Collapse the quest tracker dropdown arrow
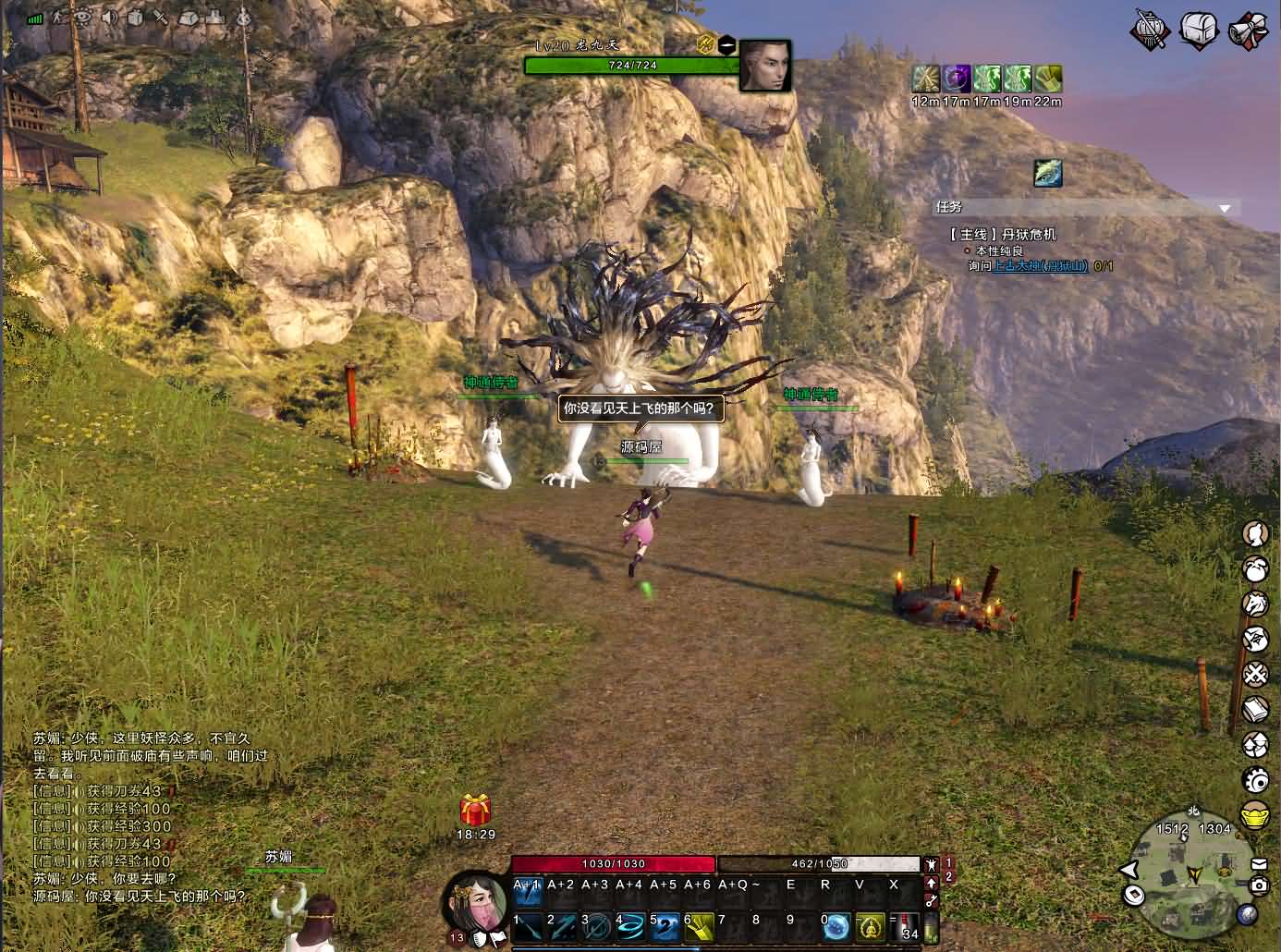 coord(1226,209)
